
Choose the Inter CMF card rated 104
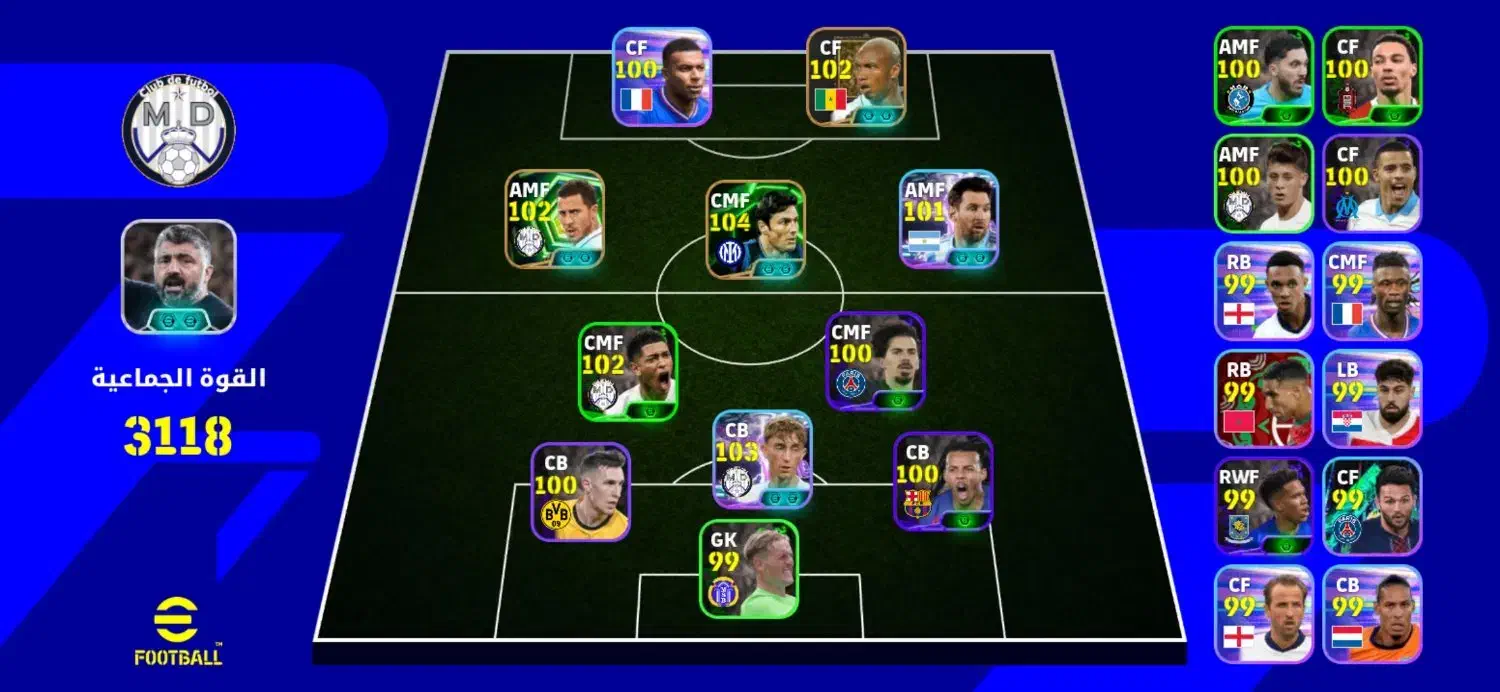pyautogui.click(x=755, y=229)
